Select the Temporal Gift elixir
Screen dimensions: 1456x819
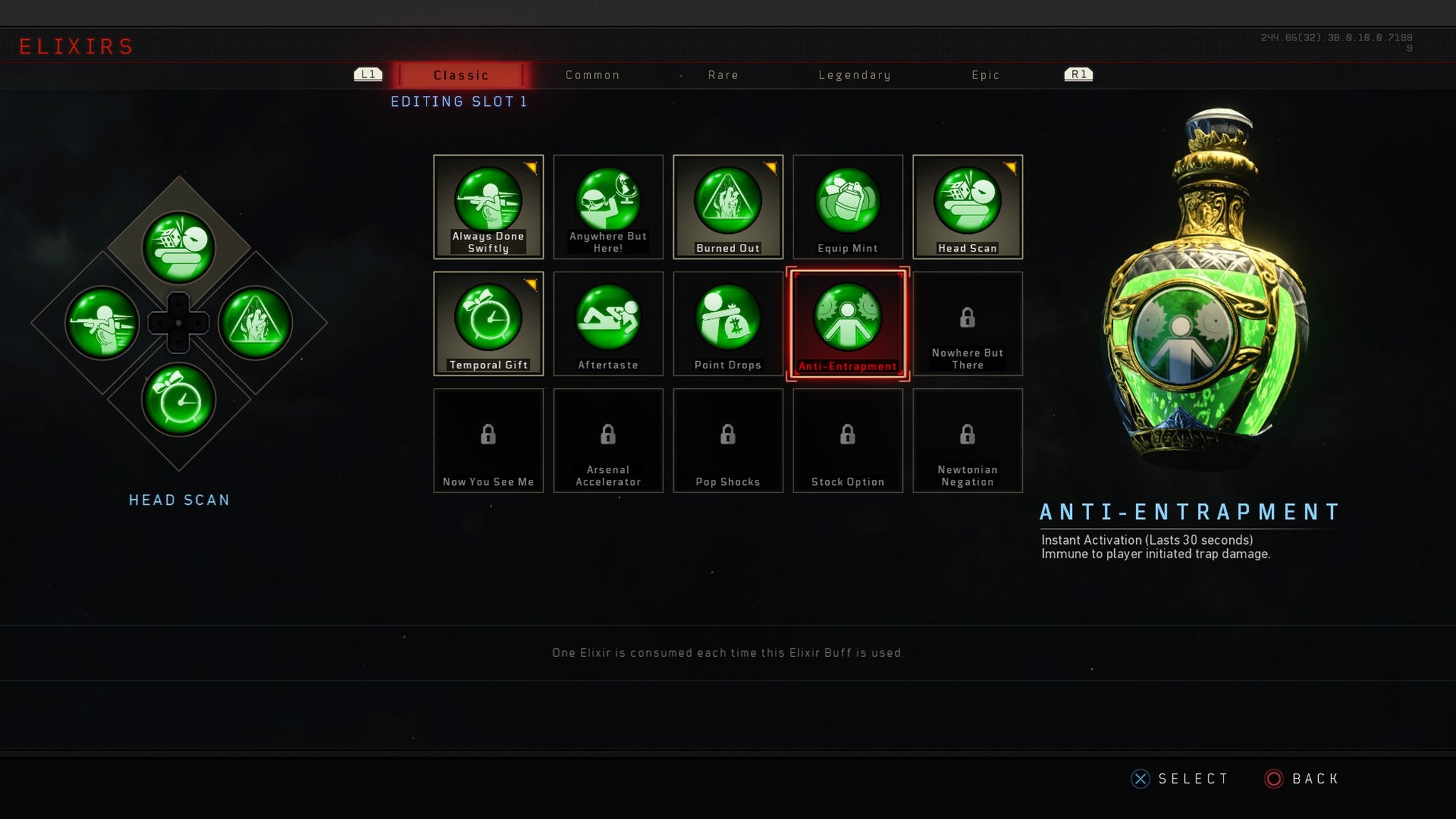(488, 323)
